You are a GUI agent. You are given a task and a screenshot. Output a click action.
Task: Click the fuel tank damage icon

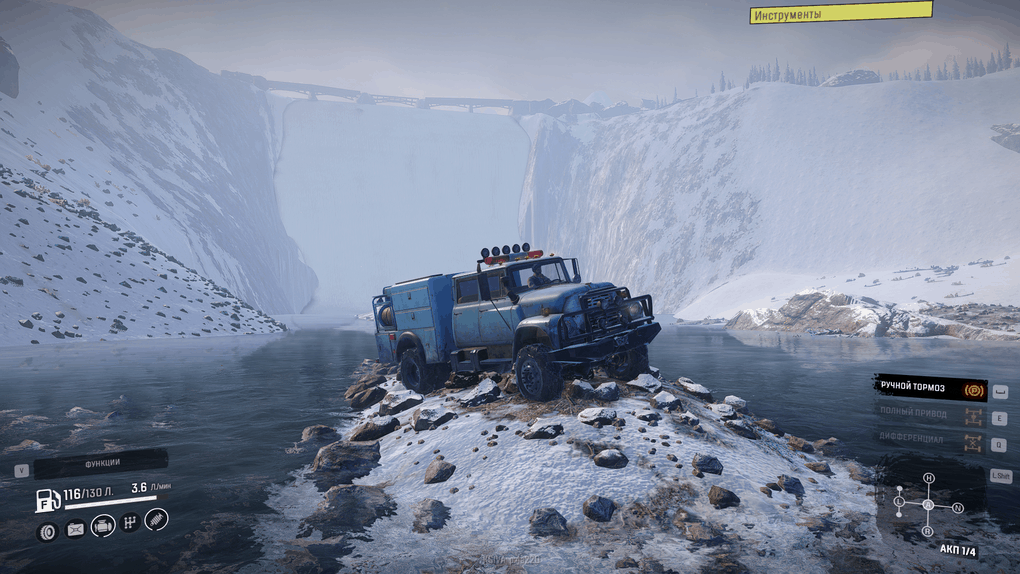point(75,530)
